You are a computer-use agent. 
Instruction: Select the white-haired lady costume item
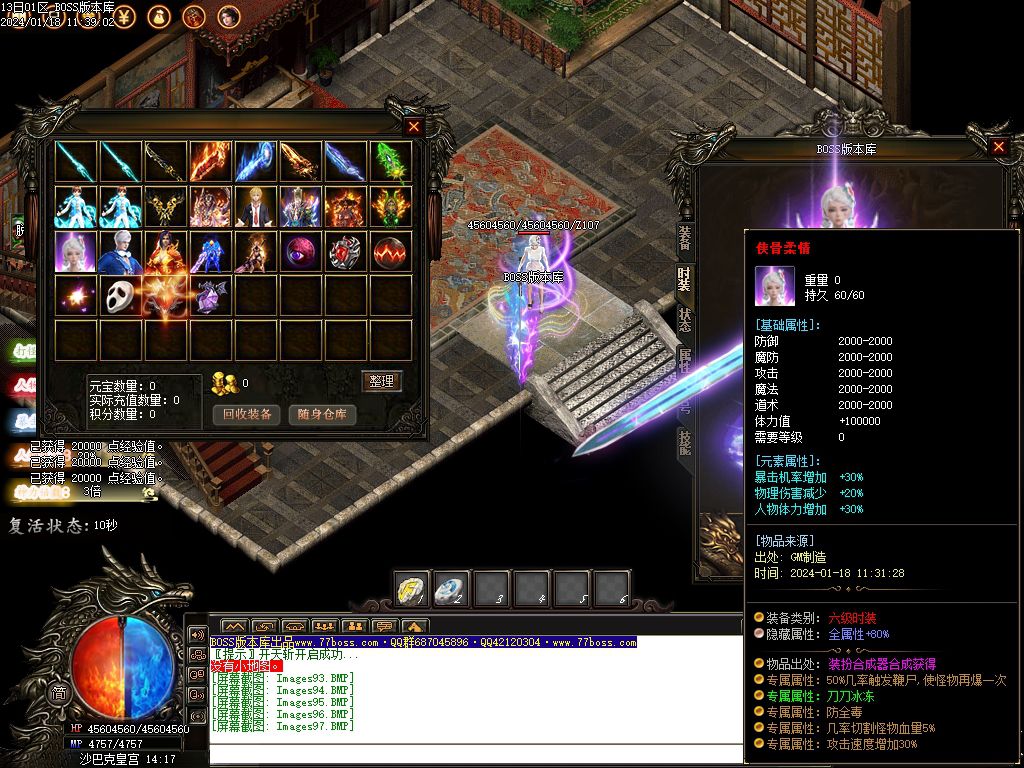tap(76, 252)
